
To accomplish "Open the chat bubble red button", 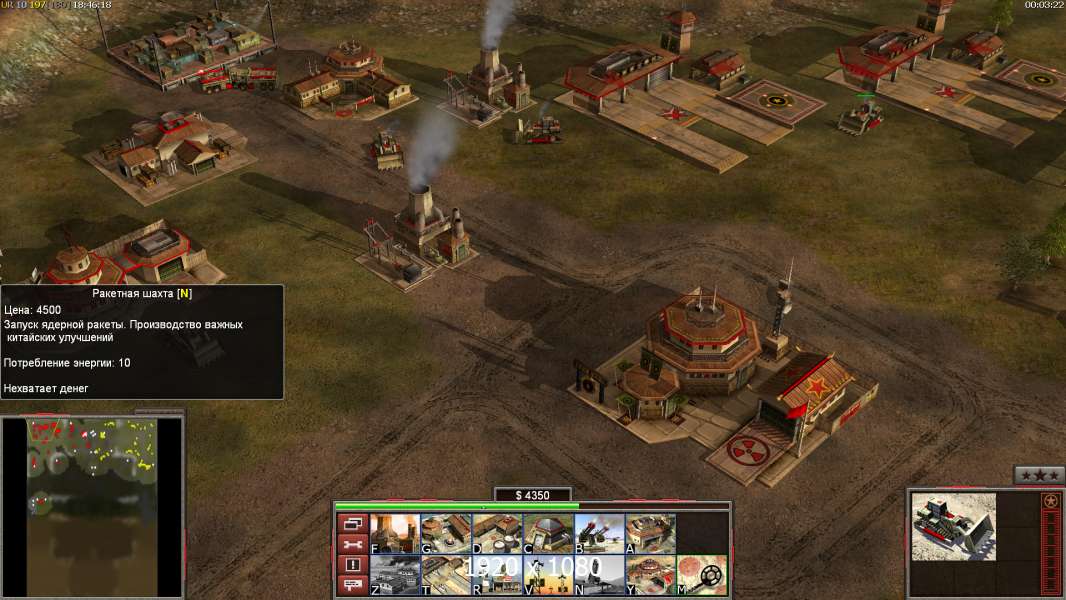I will [x=352, y=586].
